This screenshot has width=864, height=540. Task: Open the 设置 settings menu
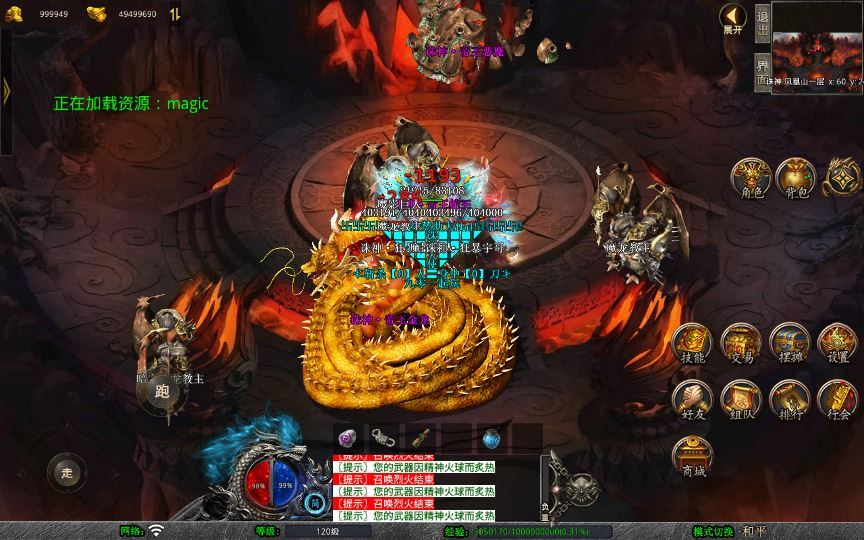837,344
